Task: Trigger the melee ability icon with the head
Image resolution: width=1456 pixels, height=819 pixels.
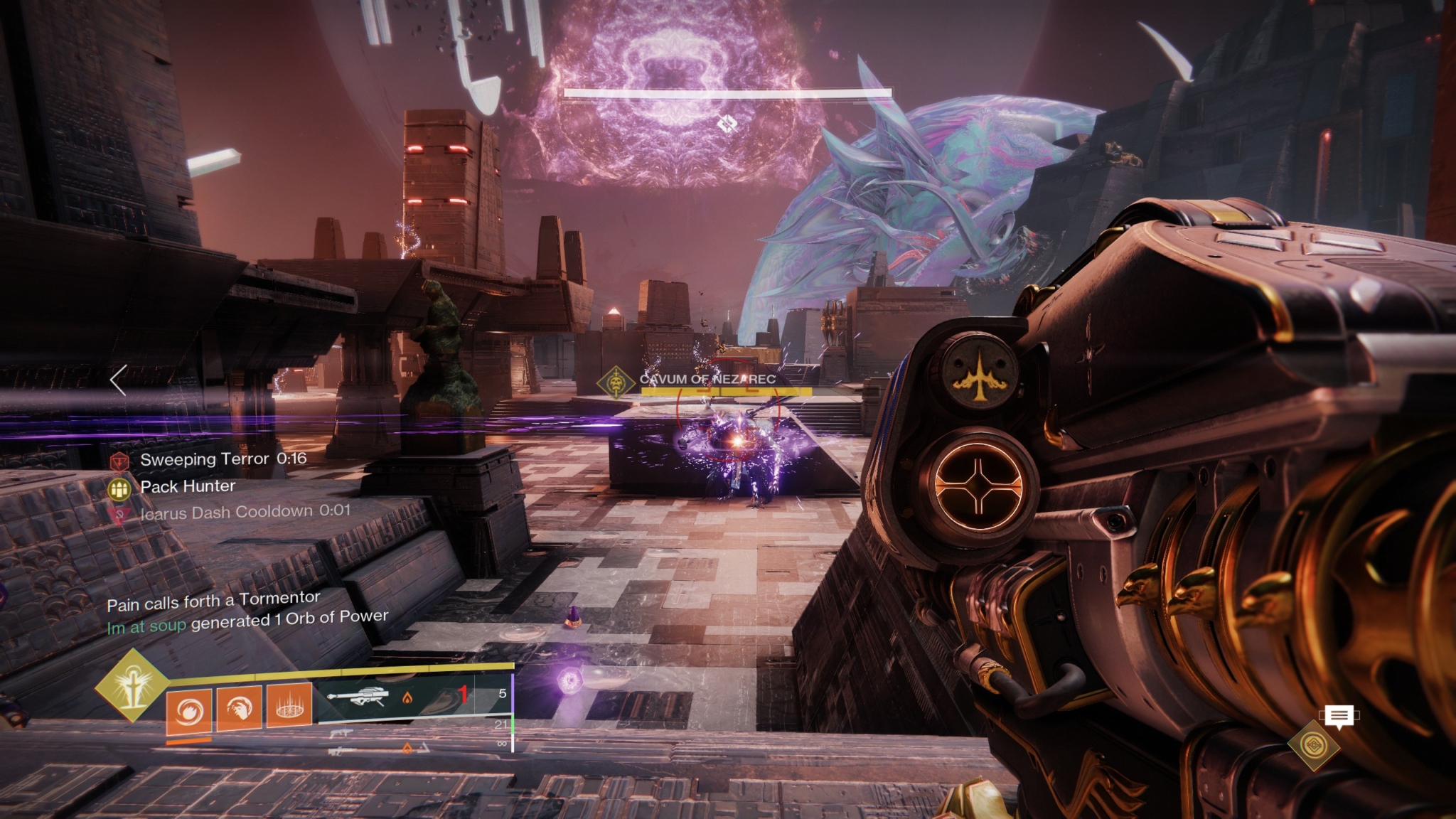Action: (239, 707)
